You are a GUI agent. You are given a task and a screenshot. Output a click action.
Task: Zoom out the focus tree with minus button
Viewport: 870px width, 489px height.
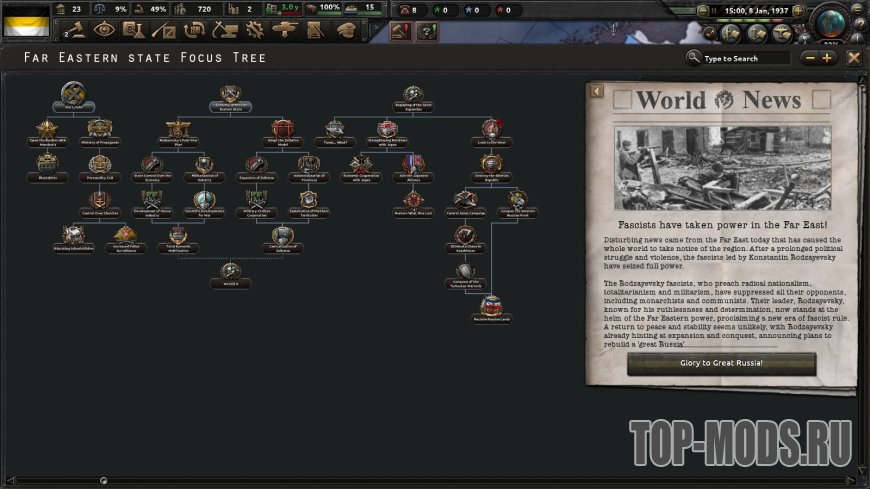click(809, 58)
